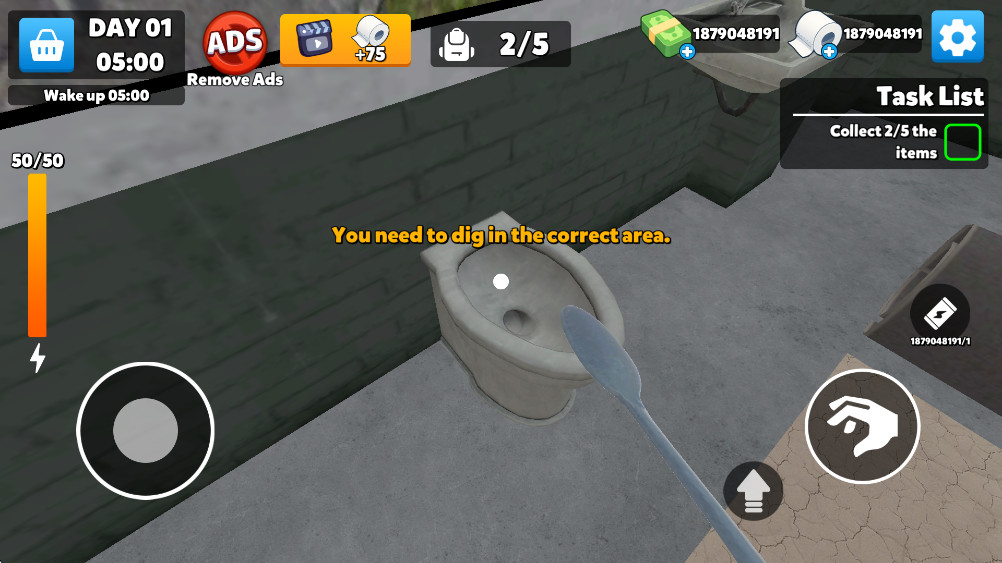Tick the green Task List checkbox

click(963, 142)
